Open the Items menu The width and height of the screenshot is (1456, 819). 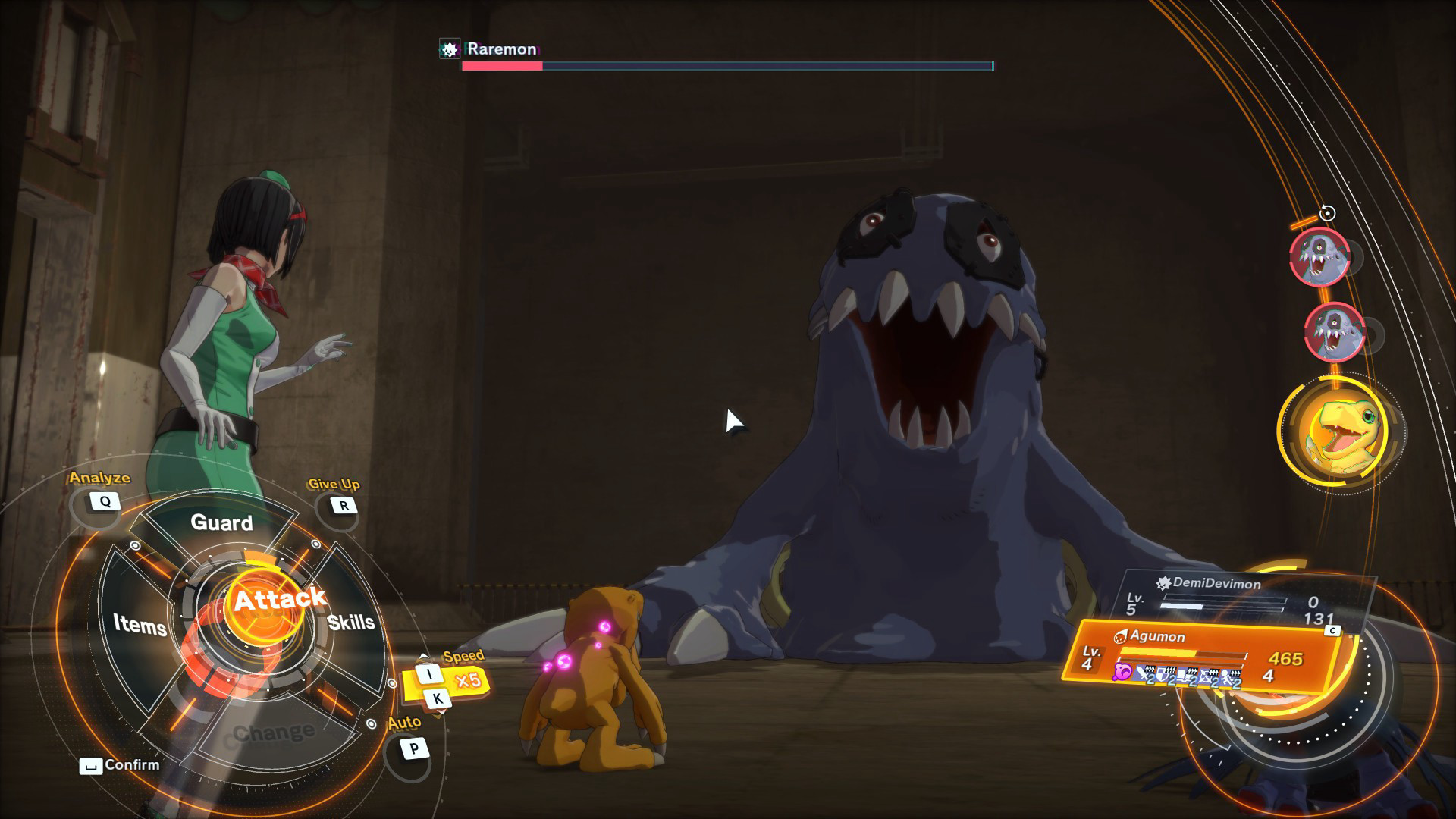140,625
